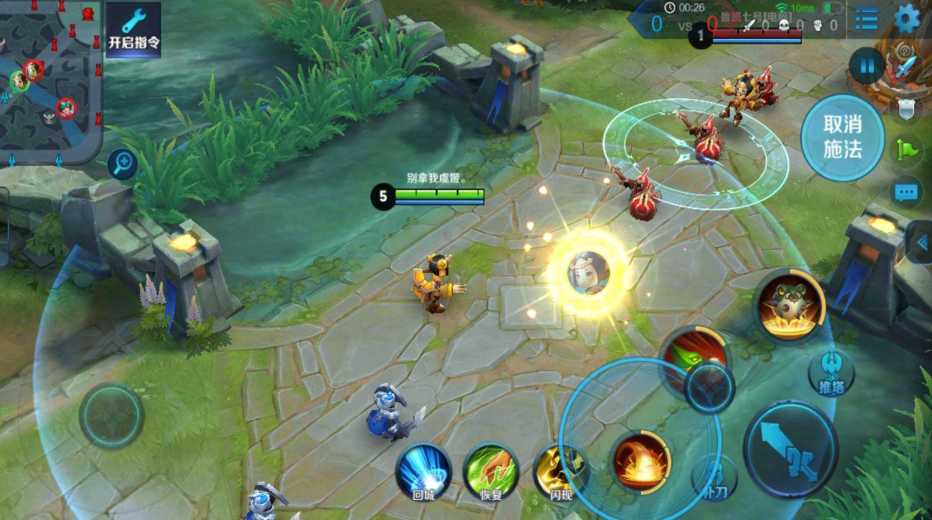This screenshot has height=520, width=932.
Task: Cast the 闪现 flash spell
Action: click(558, 470)
